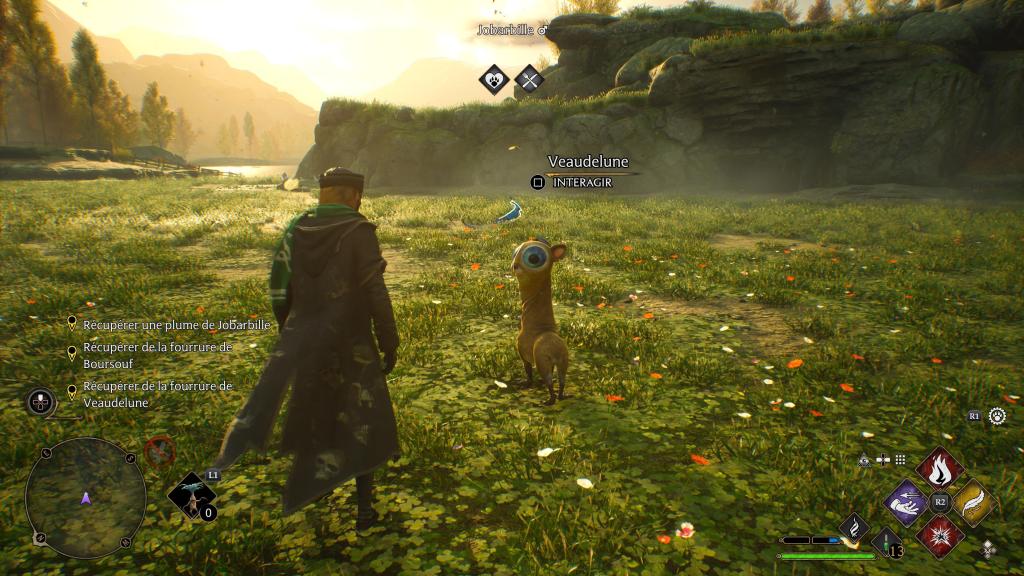The image size is (1024, 576).
Task: Open the nine-dot grid icon
Action: (900, 460)
